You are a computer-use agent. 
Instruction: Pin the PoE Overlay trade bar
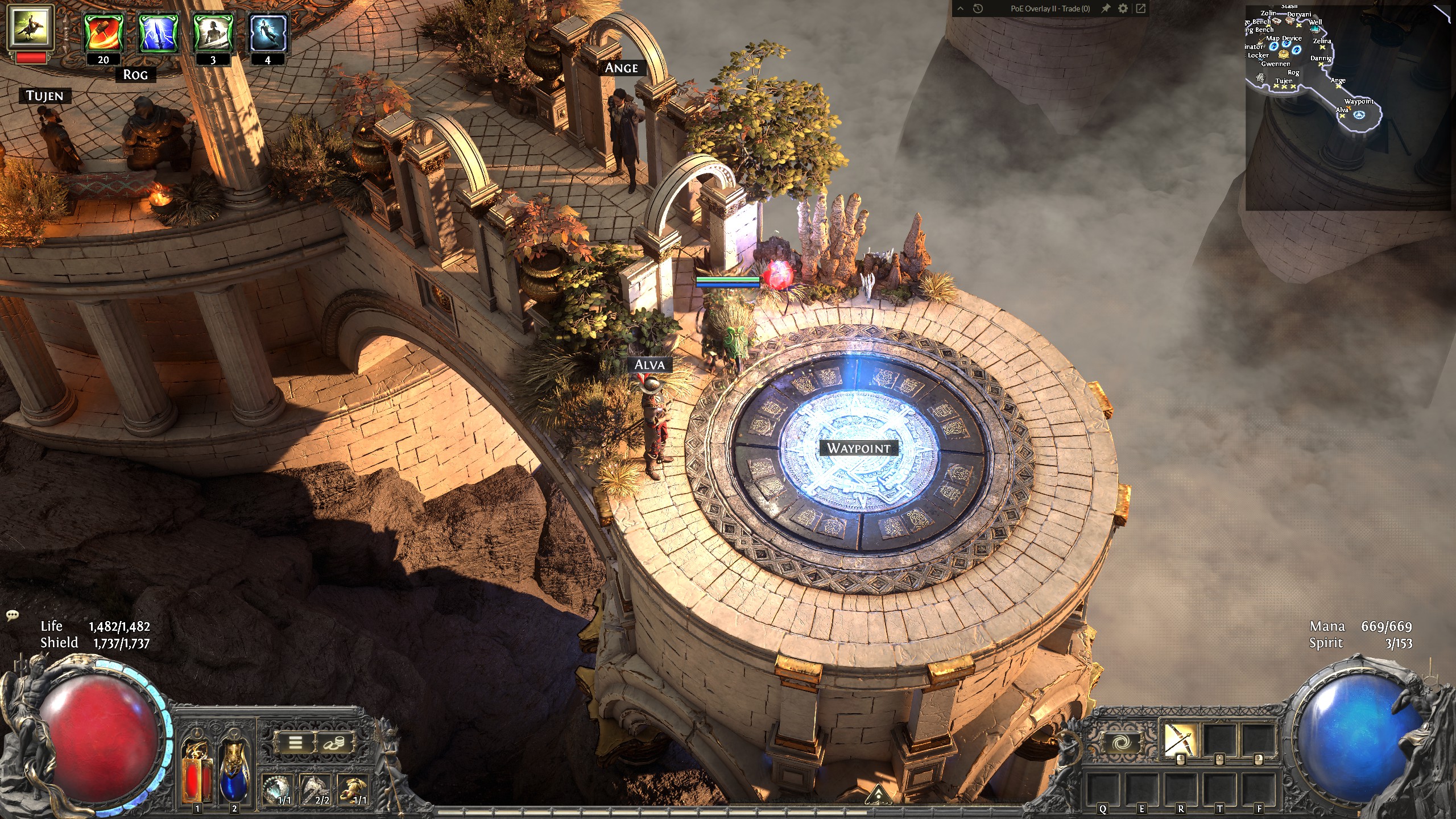point(1105,9)
